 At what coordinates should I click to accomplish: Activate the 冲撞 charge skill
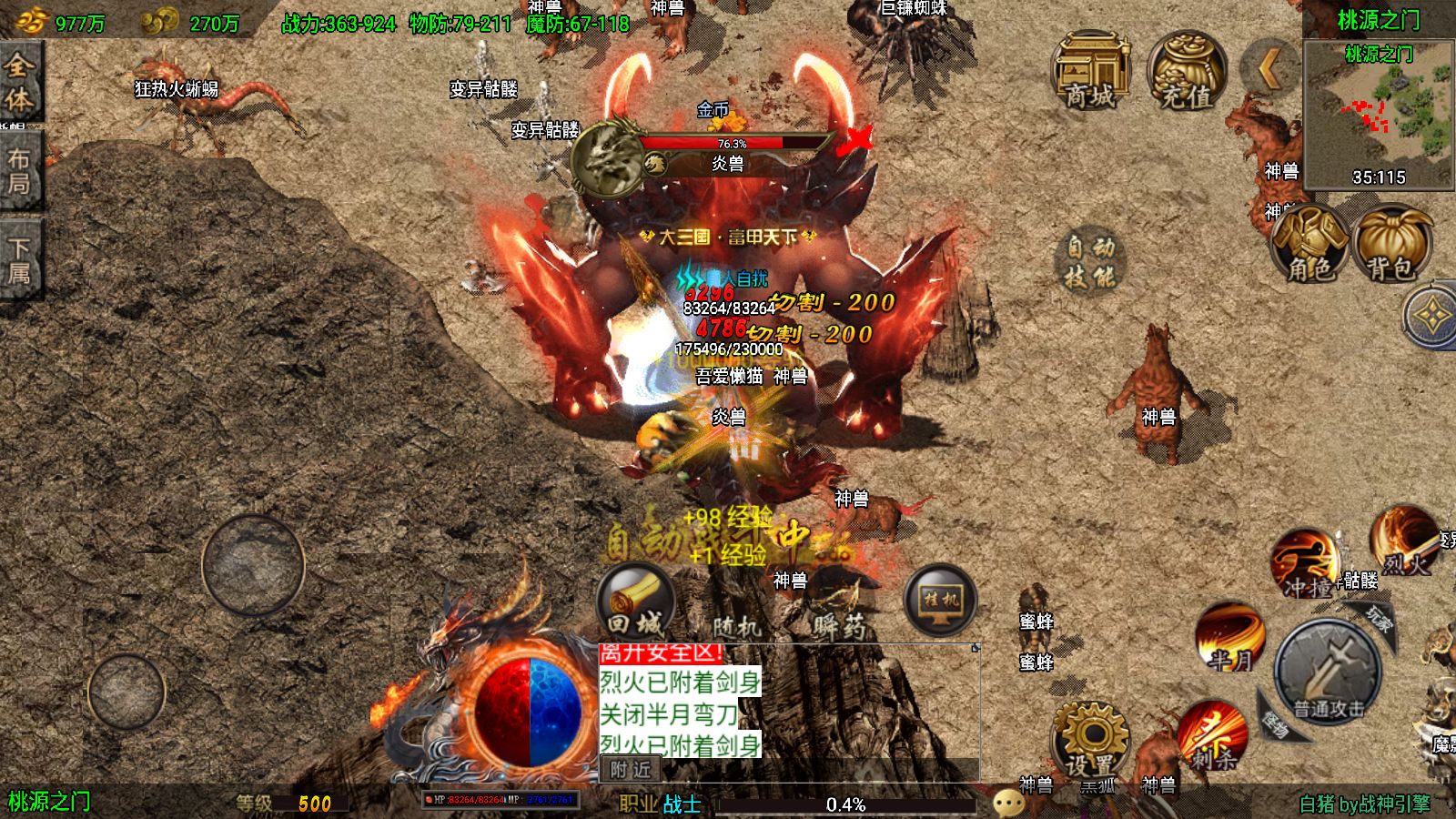[1305, 564]
